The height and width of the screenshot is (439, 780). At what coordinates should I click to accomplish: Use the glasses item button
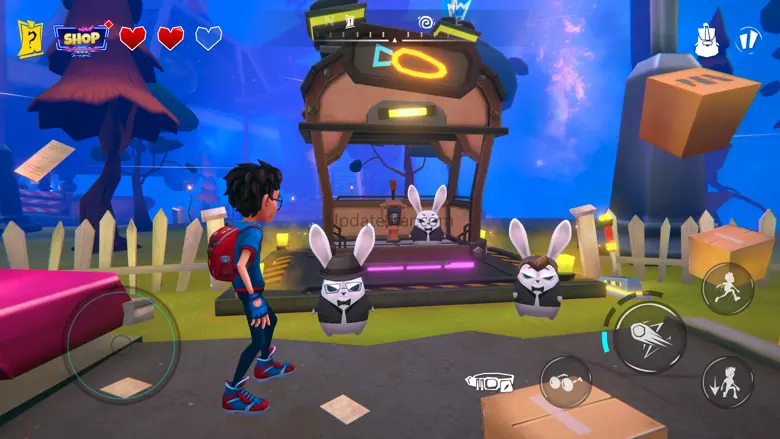click(x=565, y=381)
